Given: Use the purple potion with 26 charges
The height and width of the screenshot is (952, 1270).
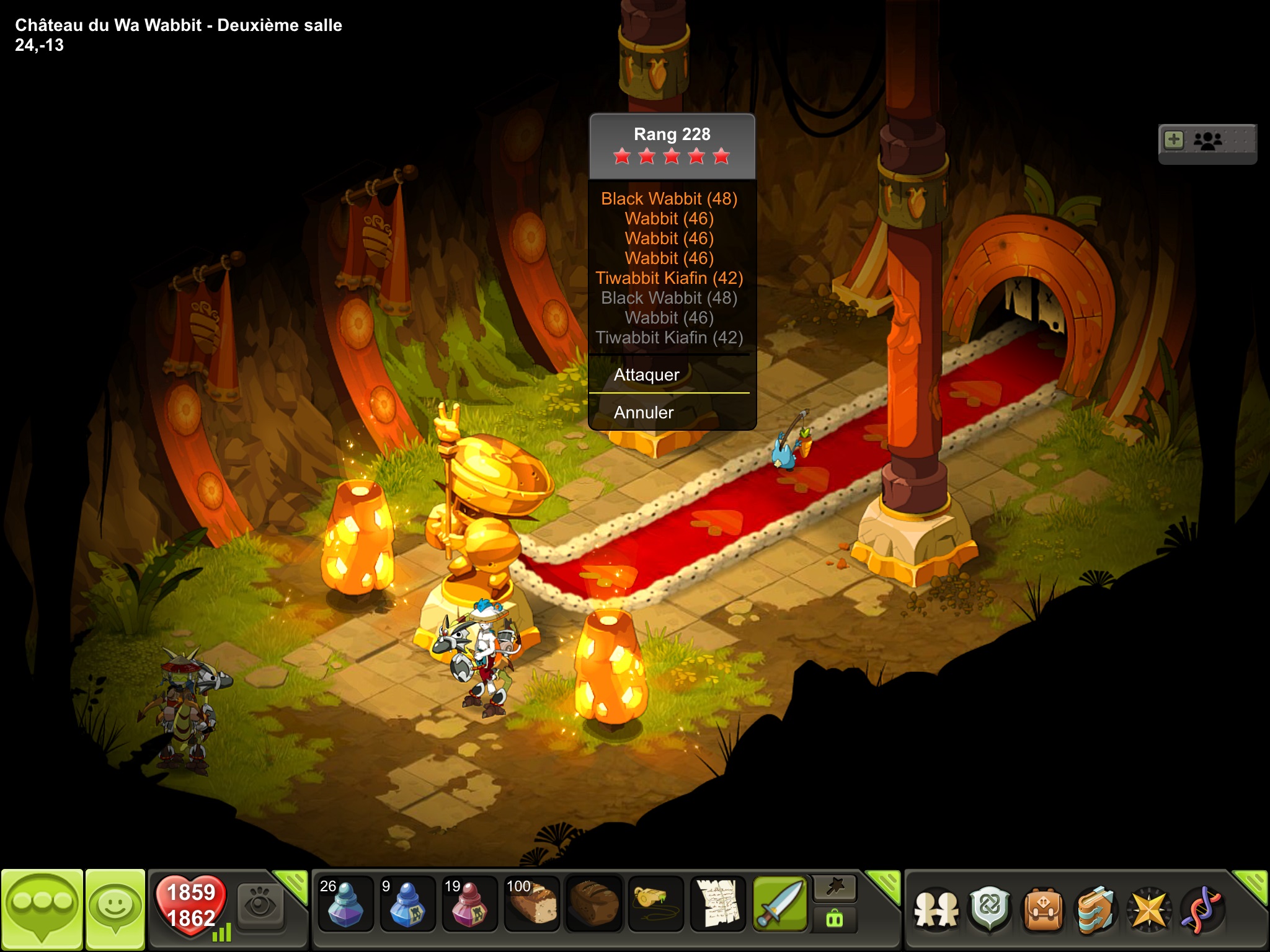Looking at the screenshot, I should click(x=345, y=904).
